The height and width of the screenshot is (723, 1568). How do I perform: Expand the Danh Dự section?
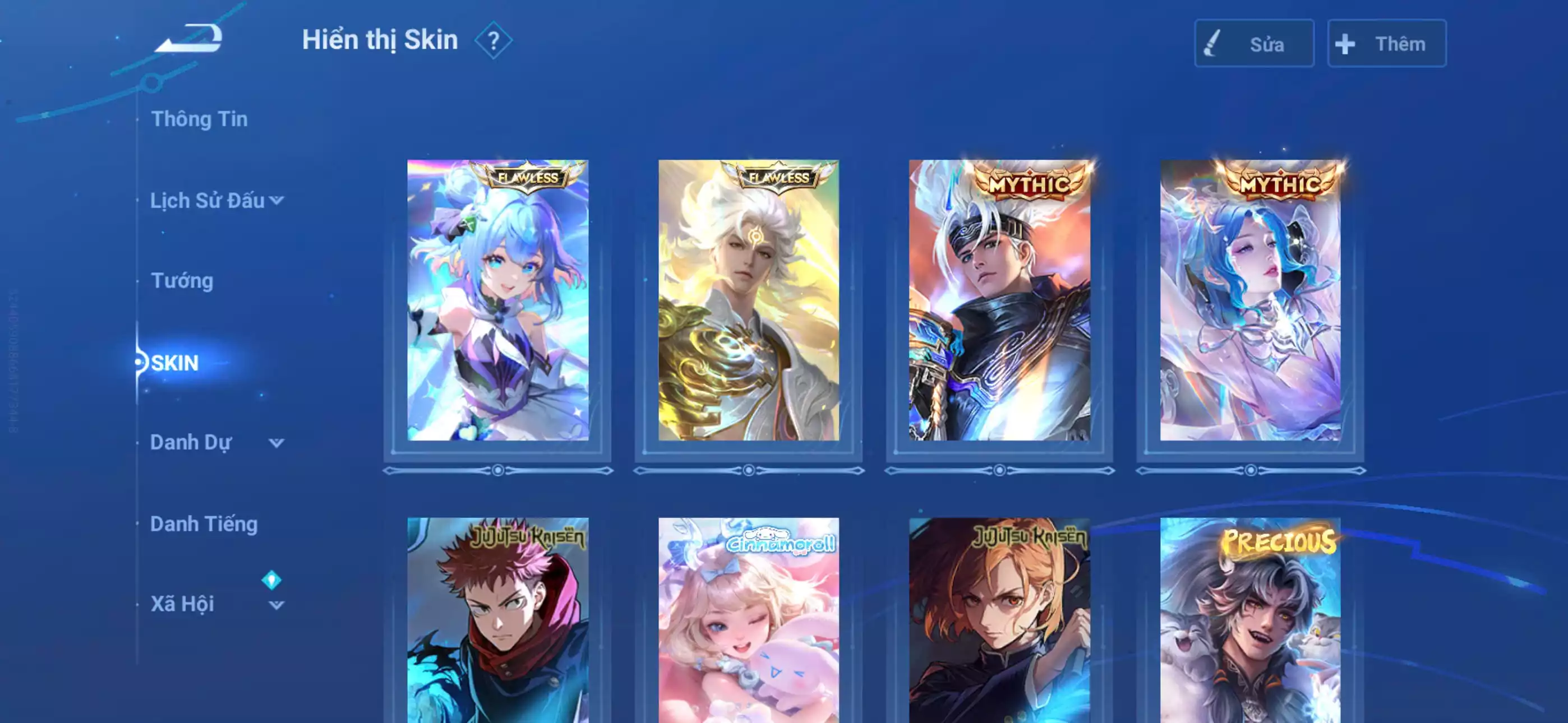[x=278, y=444]
